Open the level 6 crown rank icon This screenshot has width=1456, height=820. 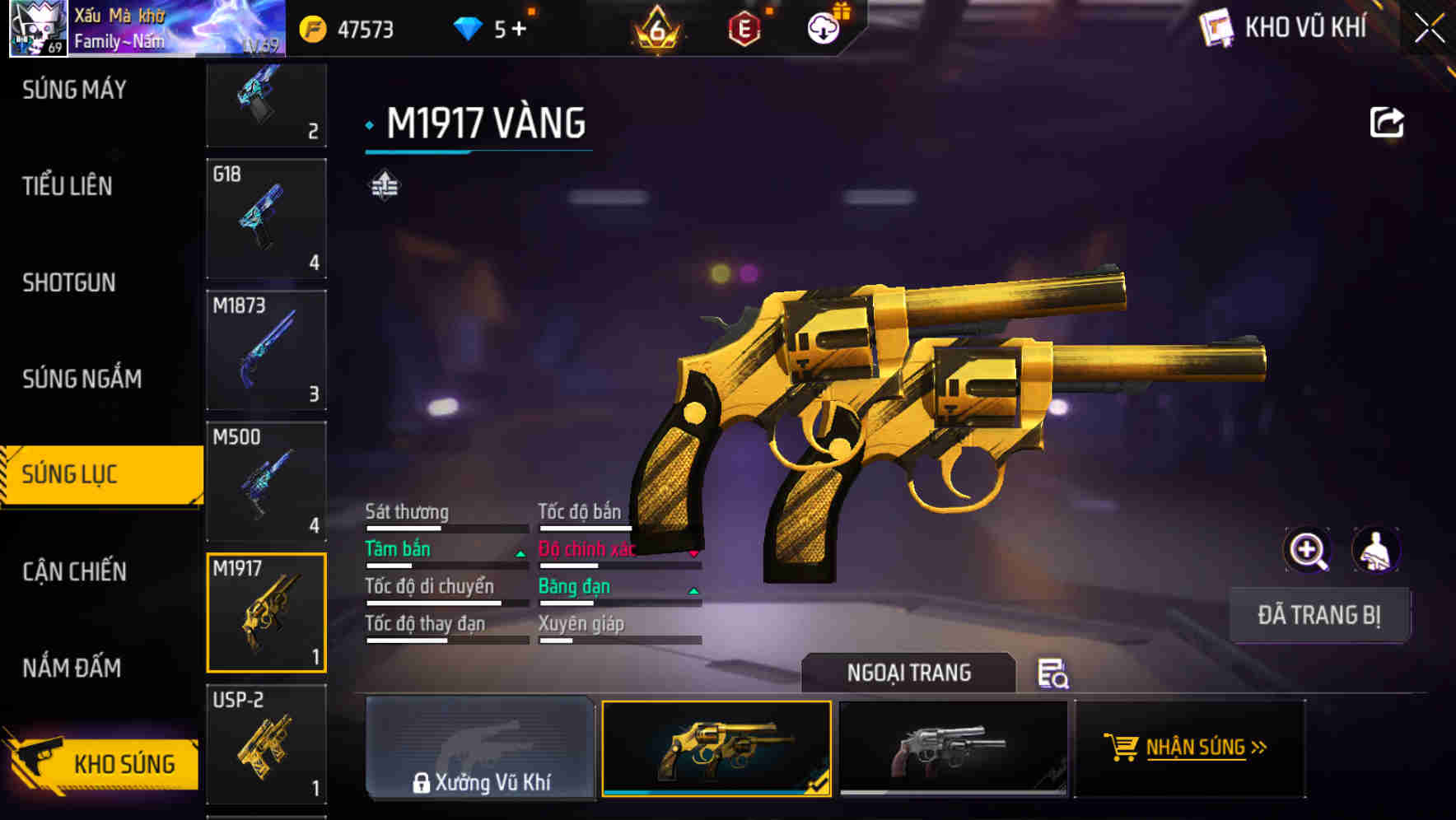click(x=656, y=29)
